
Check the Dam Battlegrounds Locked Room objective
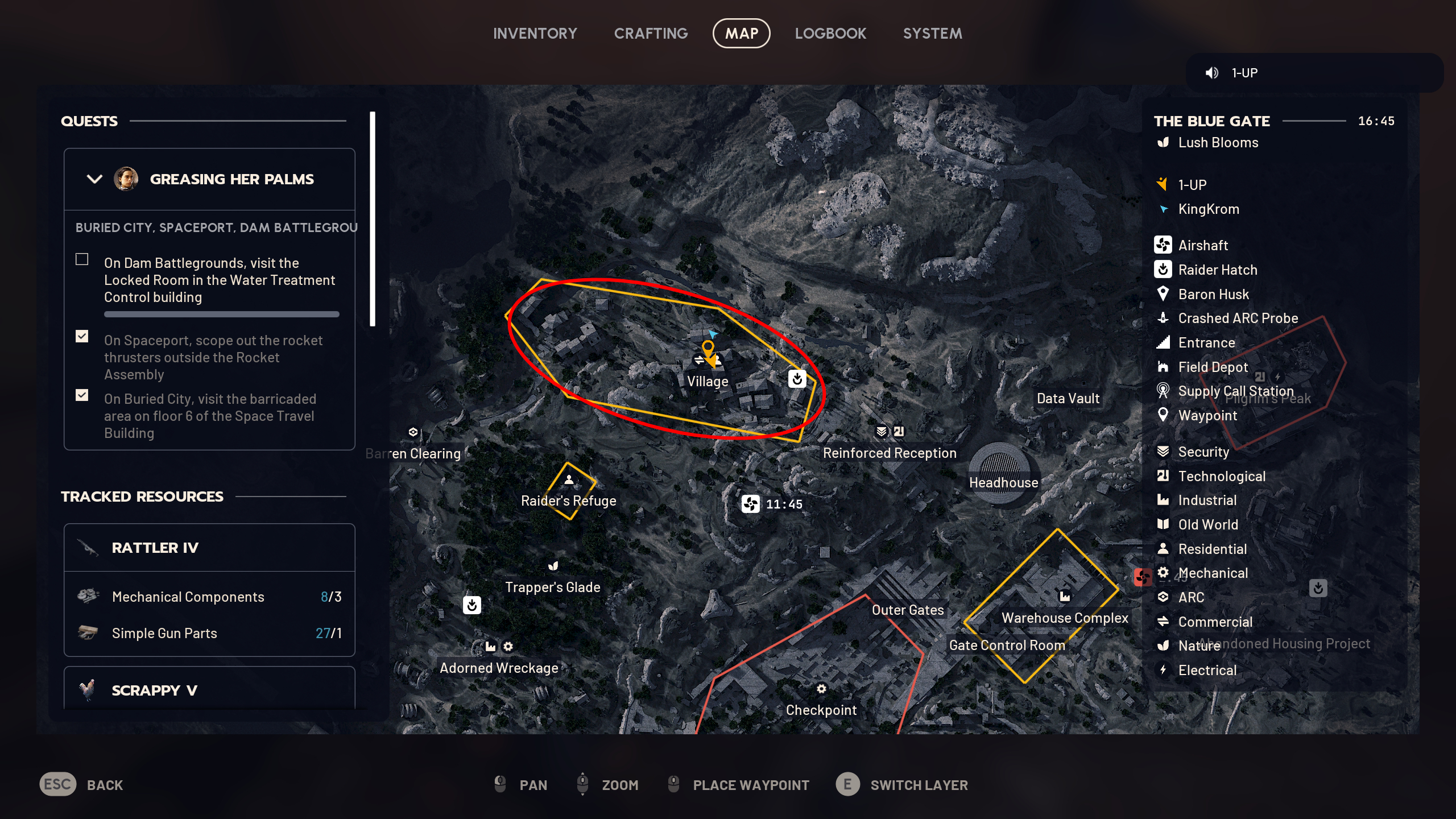[x=81, y=259]
